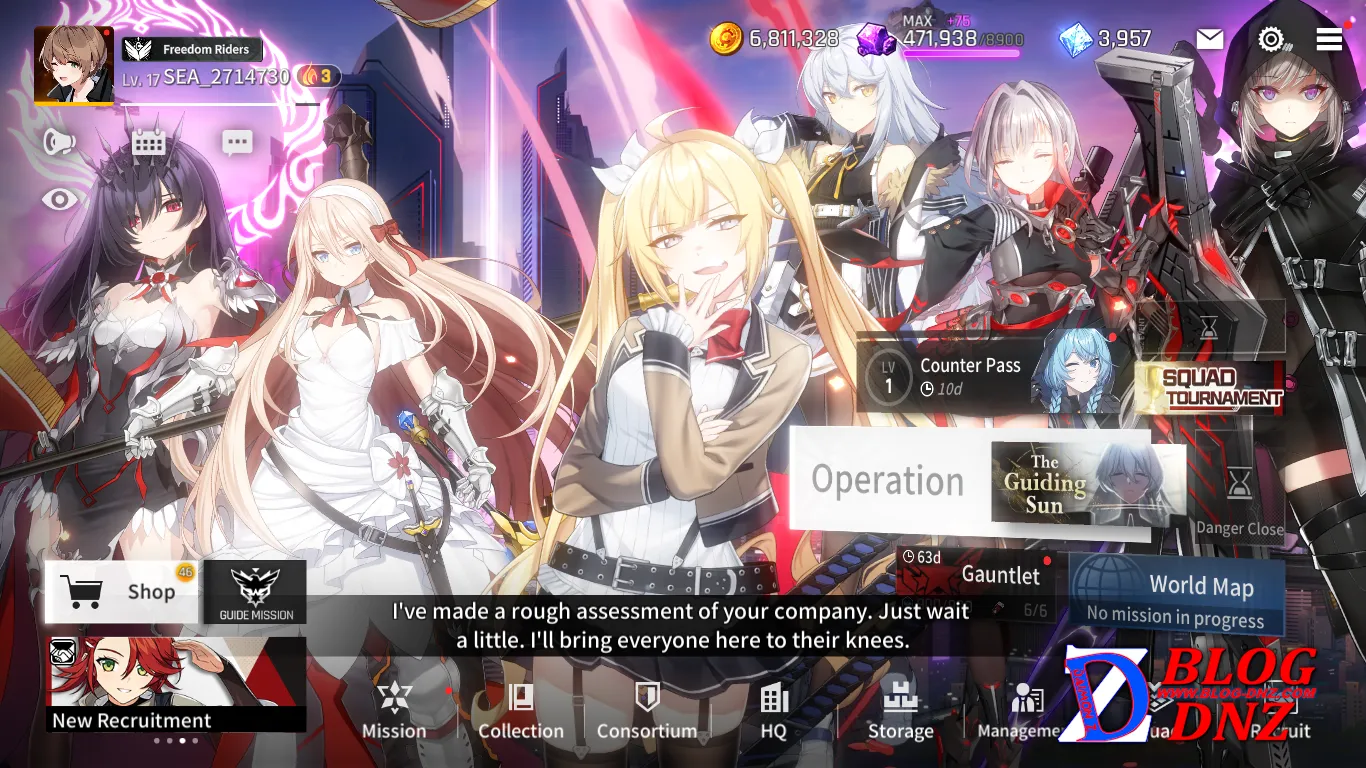The width and height of the screenshot is (1366, 768).
Task: Open the player profile avatar
Action: (73, 65)
